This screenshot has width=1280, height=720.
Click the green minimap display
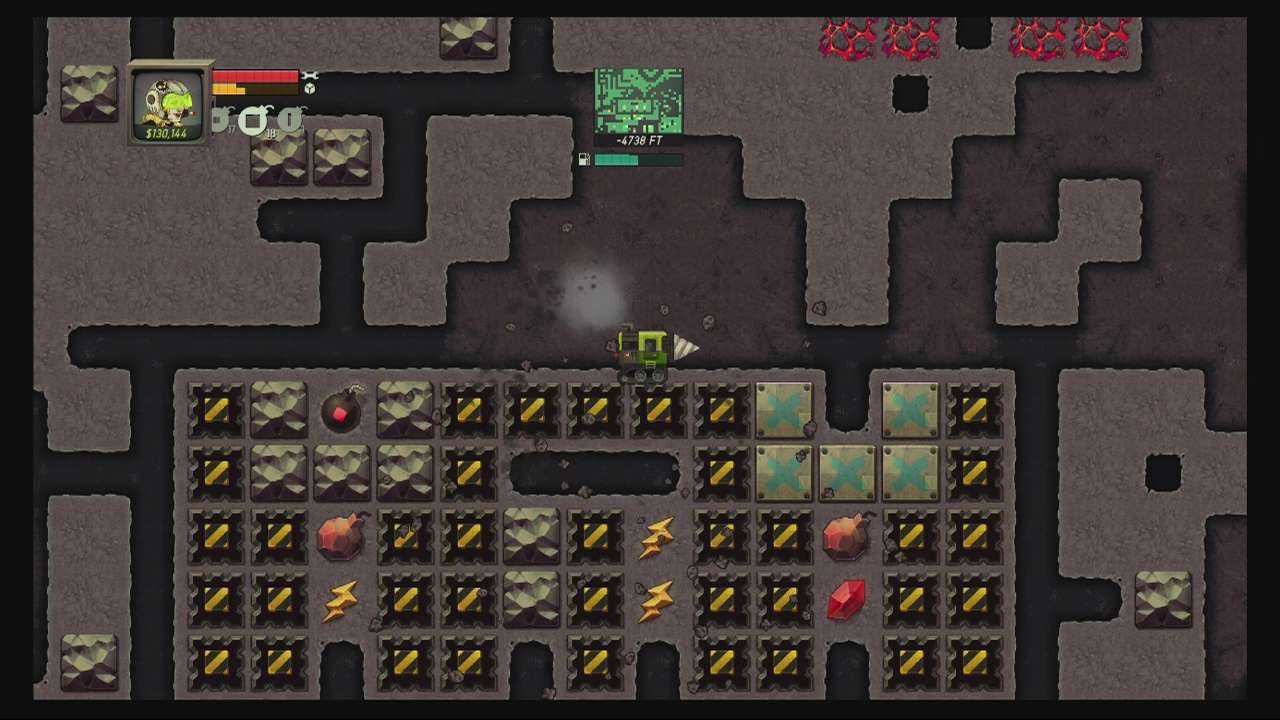coord(638,100)
